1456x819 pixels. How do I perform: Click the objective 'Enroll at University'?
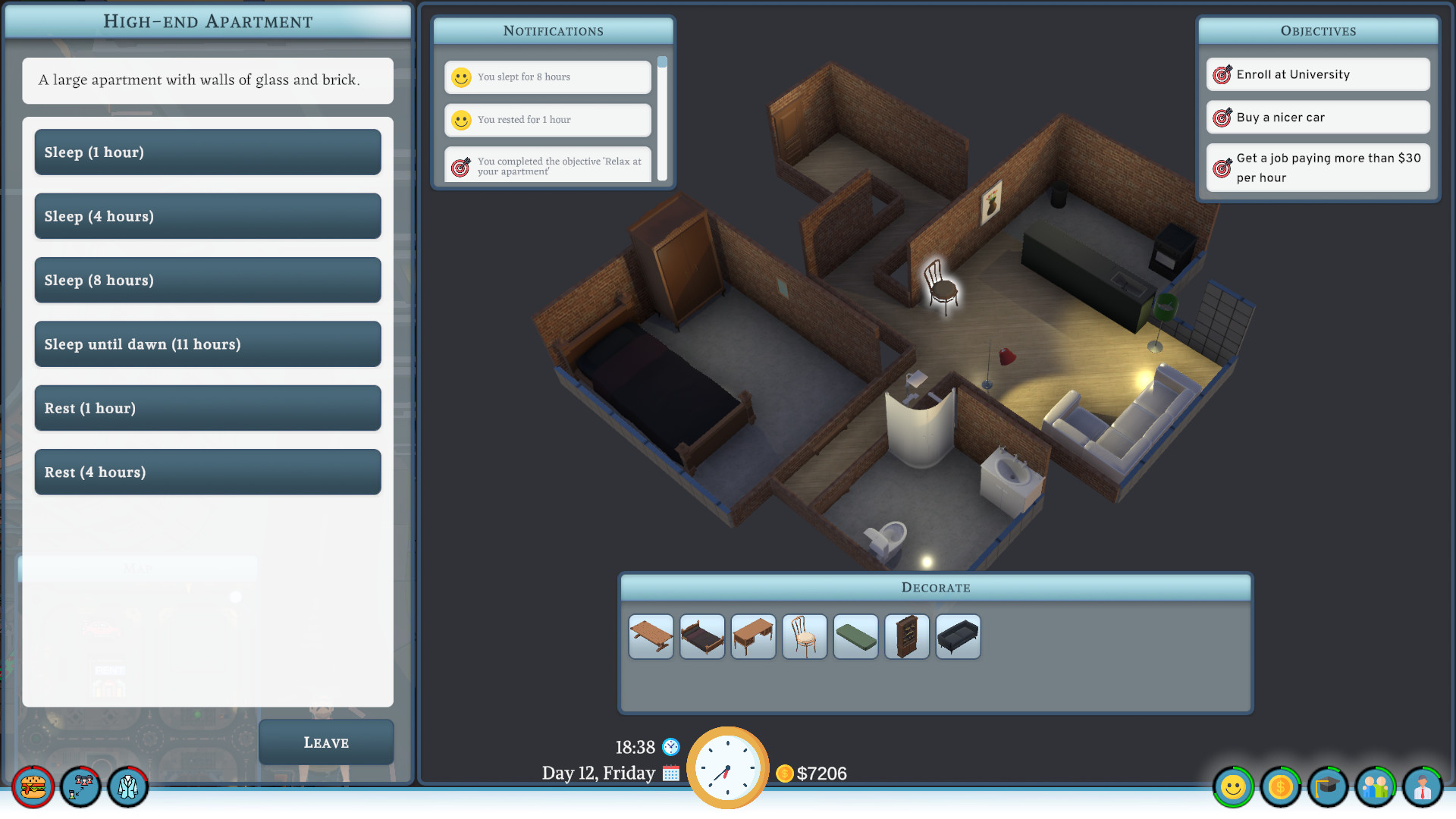pos(1317,74)
